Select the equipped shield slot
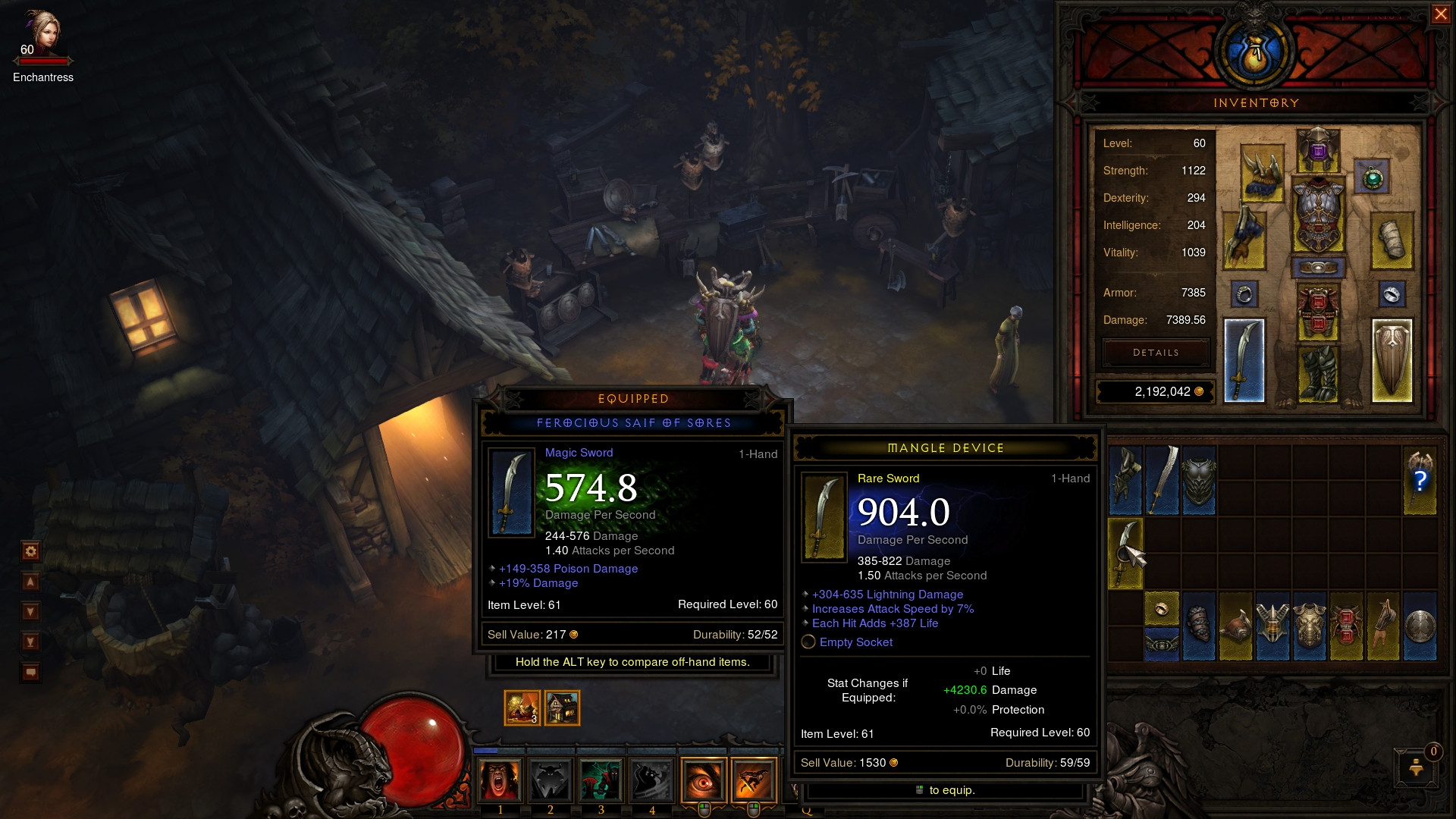This screenshot has height=819, width=1456. 1392,360
